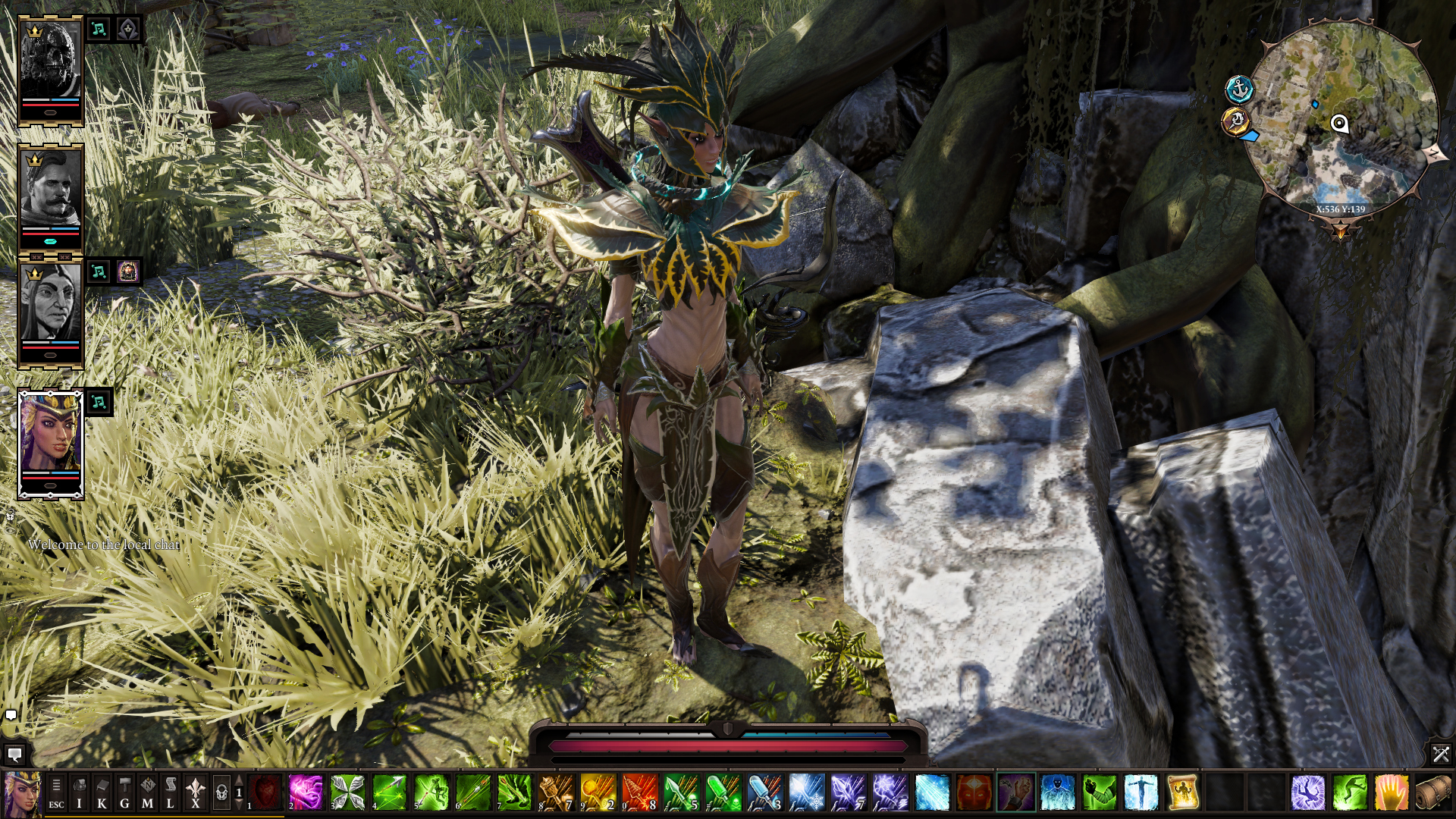Select the mustached man's party portrait
Image resolution: width=1456 pixels, height=819 pixels.
[50, 190]
